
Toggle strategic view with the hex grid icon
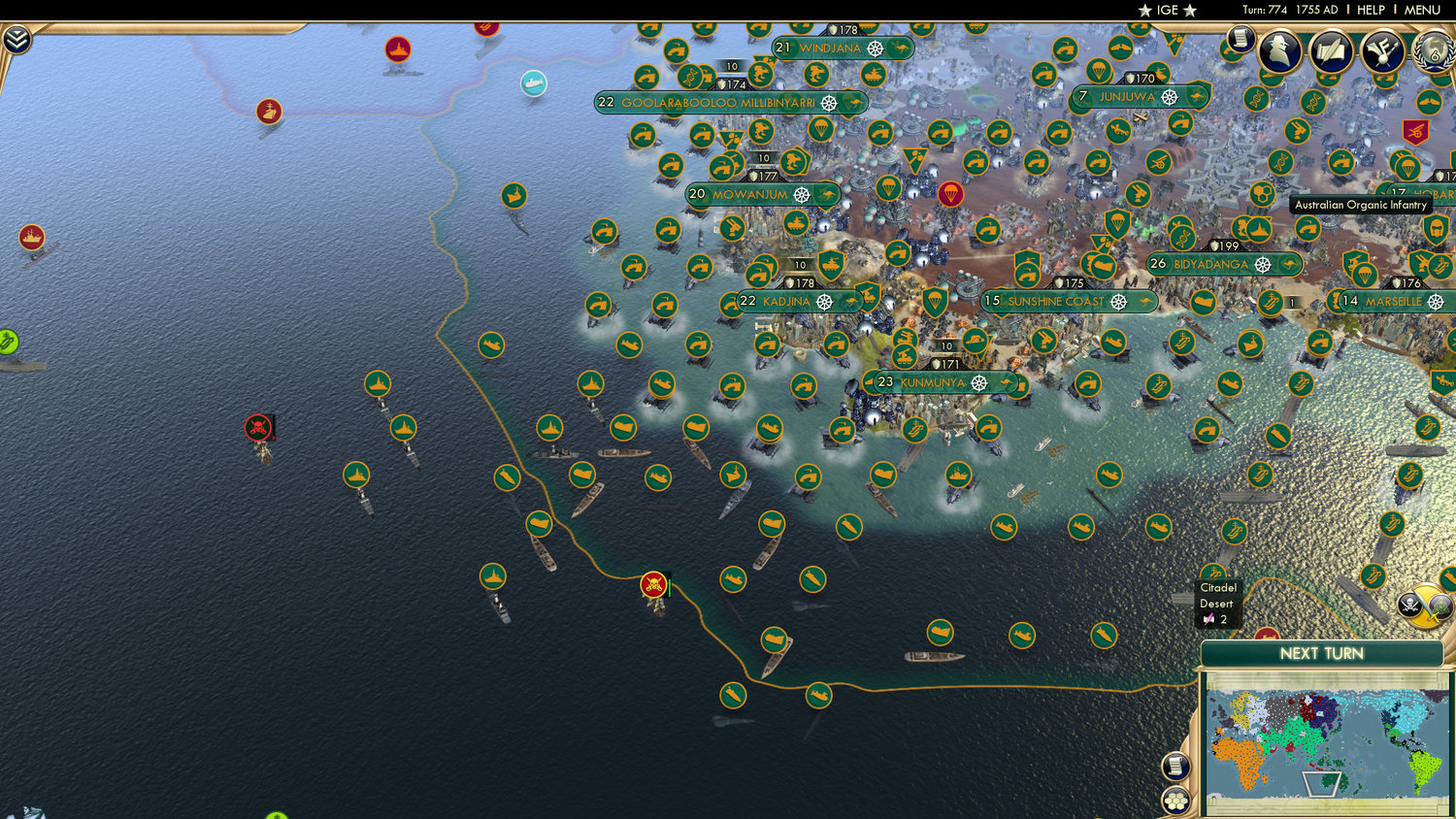coord(1175,800)
